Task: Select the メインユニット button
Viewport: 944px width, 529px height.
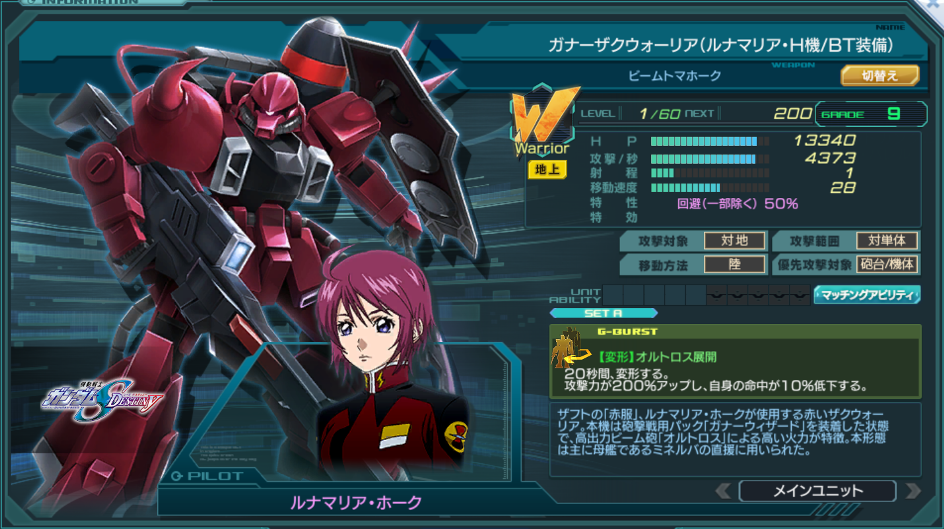Action: (x=817, y=491)
